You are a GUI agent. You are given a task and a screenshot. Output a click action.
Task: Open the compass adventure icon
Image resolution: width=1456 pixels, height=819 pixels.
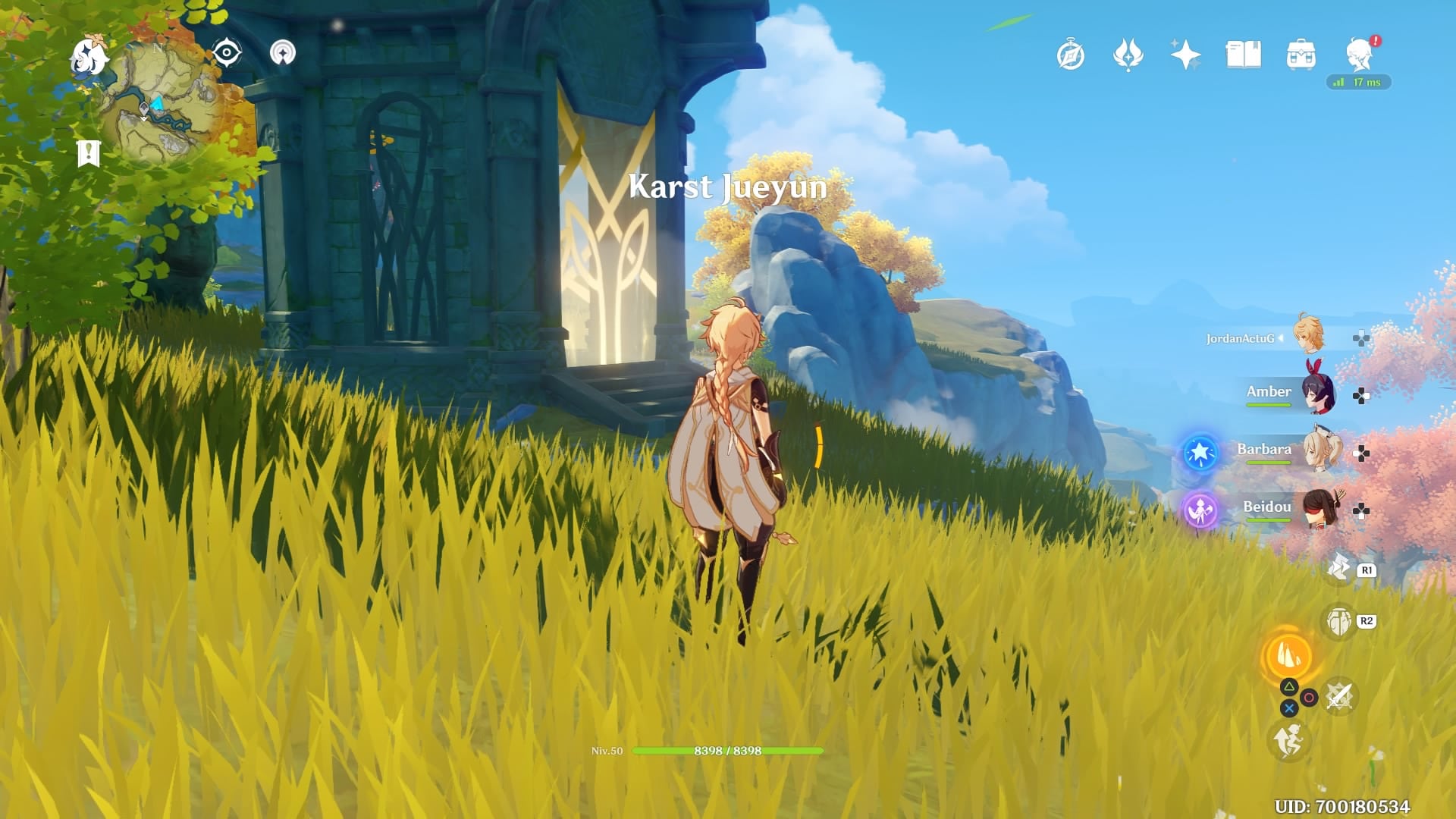pyautogui.click(x=1070, y=55)
